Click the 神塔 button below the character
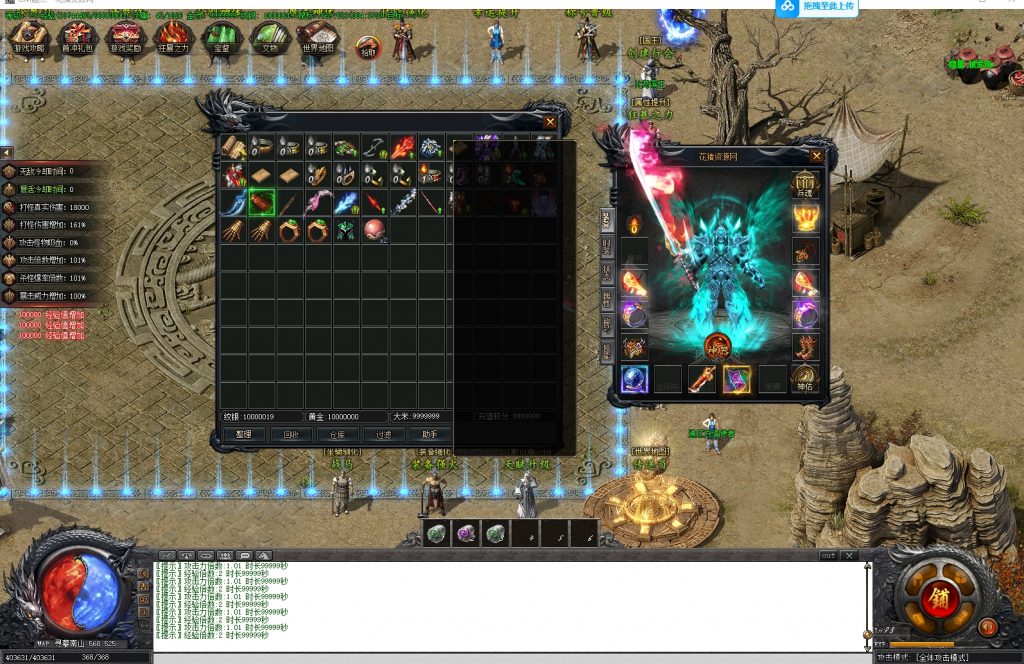This screenshot has height=664, width=1024. [x=717, y=347]
